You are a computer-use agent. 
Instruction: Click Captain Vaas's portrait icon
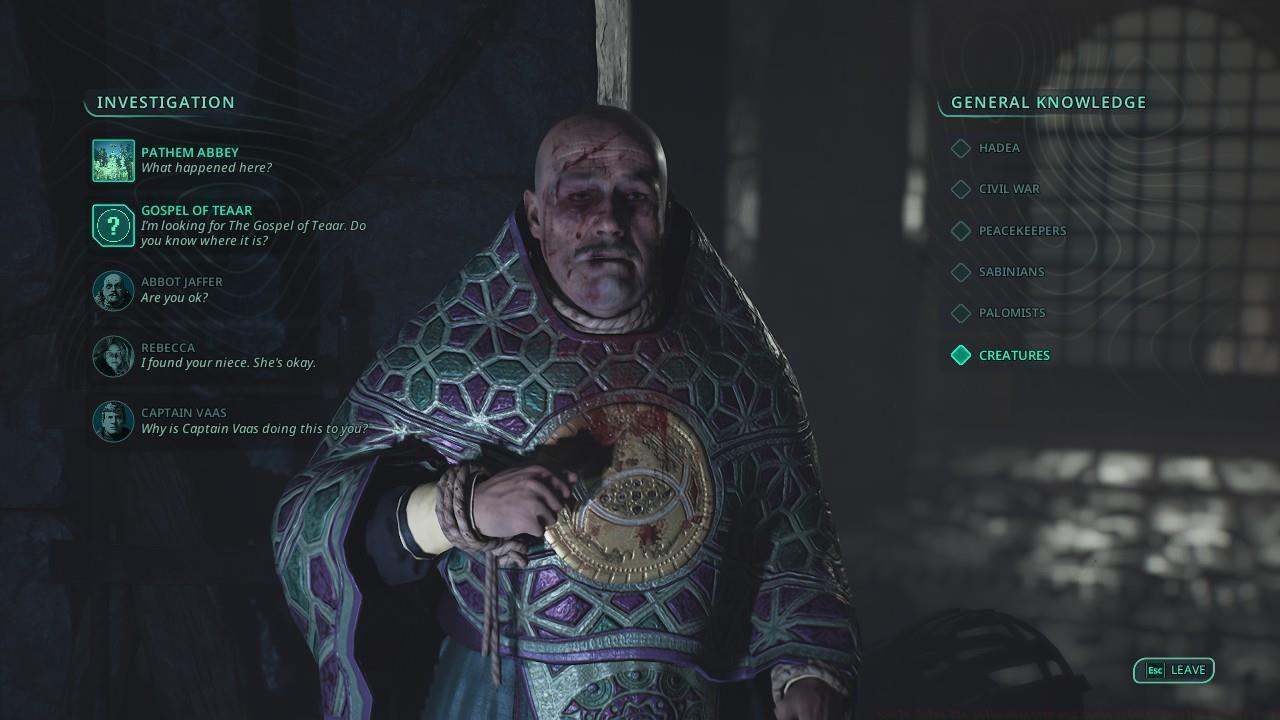click(113, 421)
